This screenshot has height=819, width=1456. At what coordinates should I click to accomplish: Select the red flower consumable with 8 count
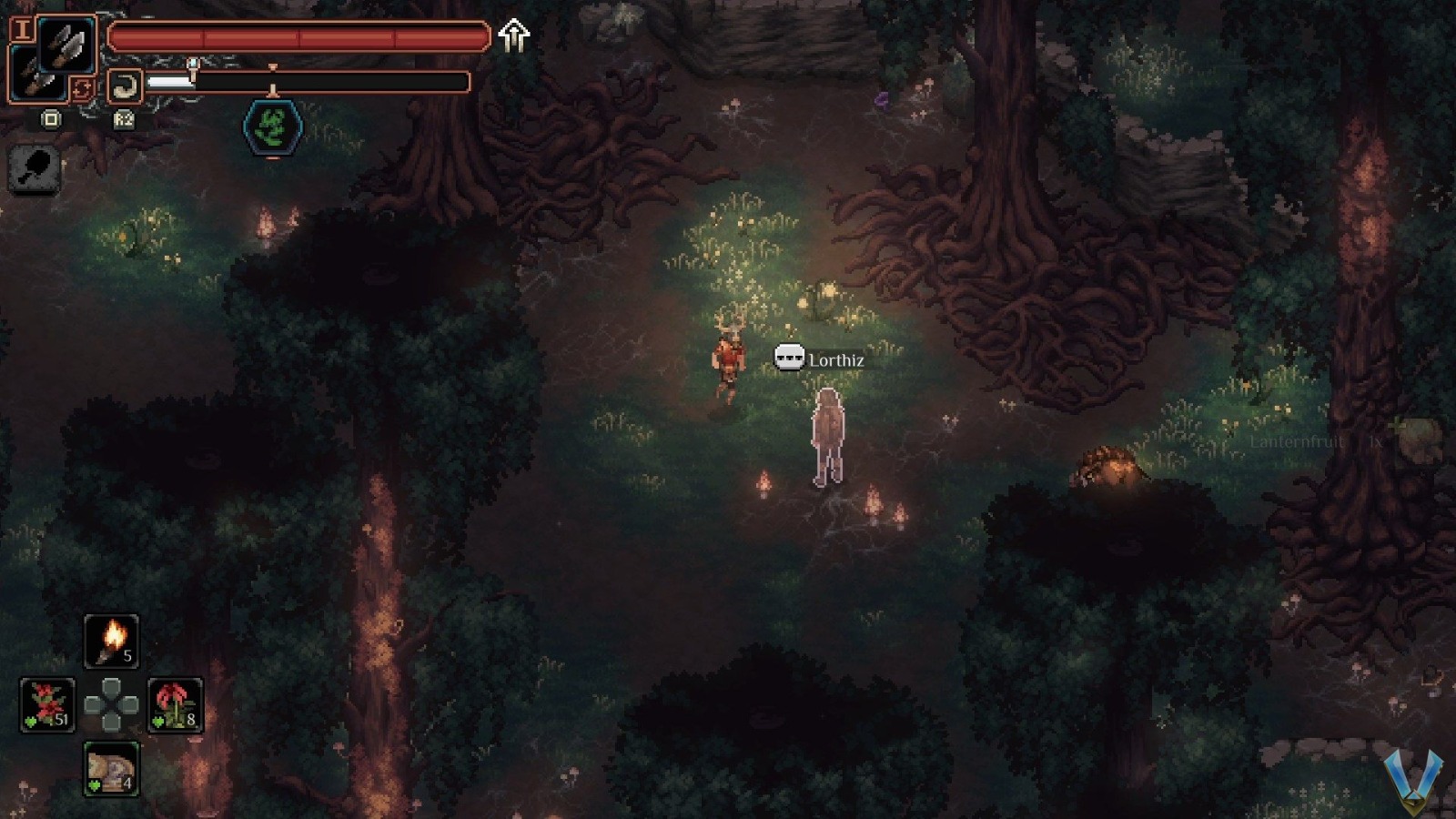click(x=176, y=707)
